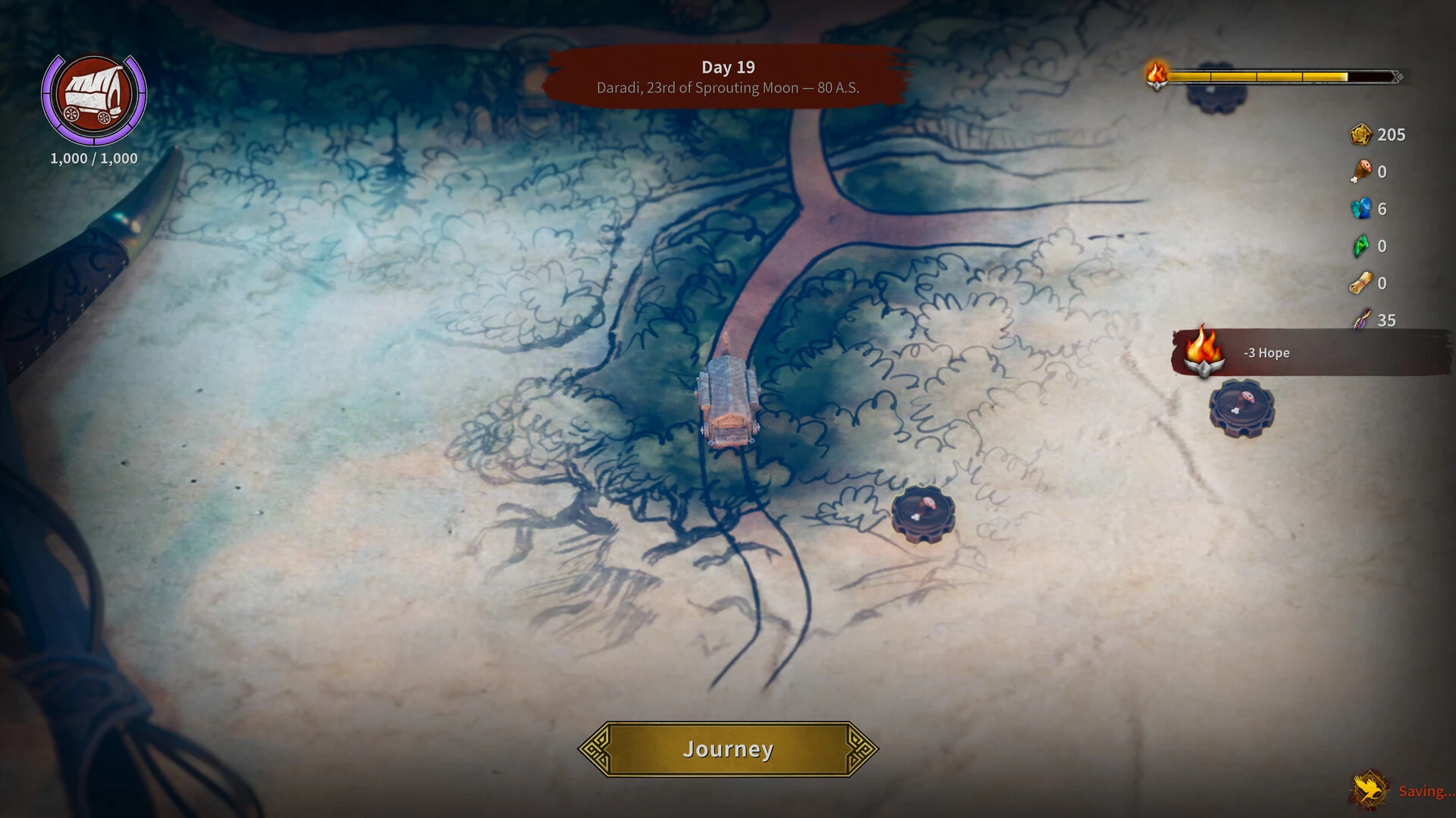Expand the arrow marker at the hope bar's end
The width and height of the screenshot is (1456, 818).
(1395, 76)
